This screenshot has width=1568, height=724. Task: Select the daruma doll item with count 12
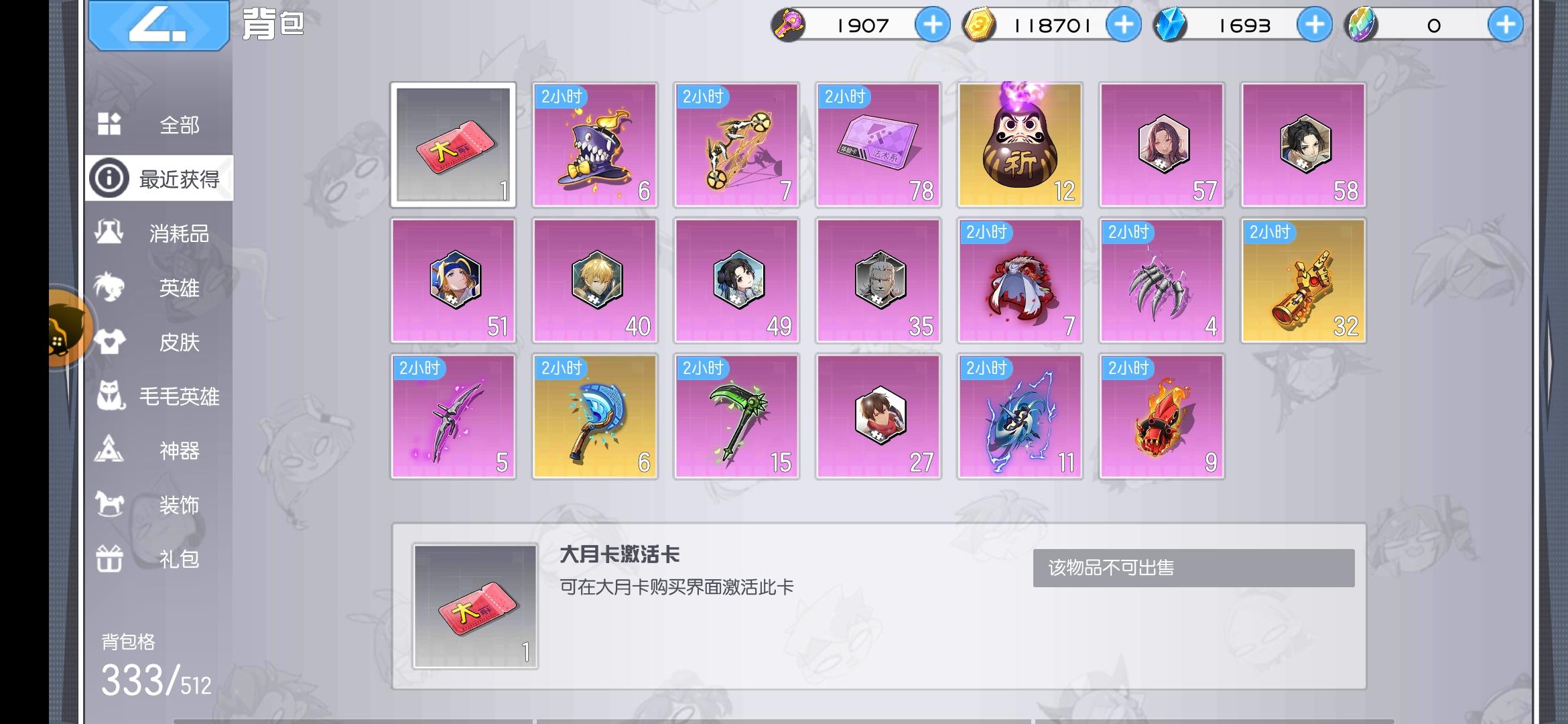pyautogui.click(x=1019, y=145)
